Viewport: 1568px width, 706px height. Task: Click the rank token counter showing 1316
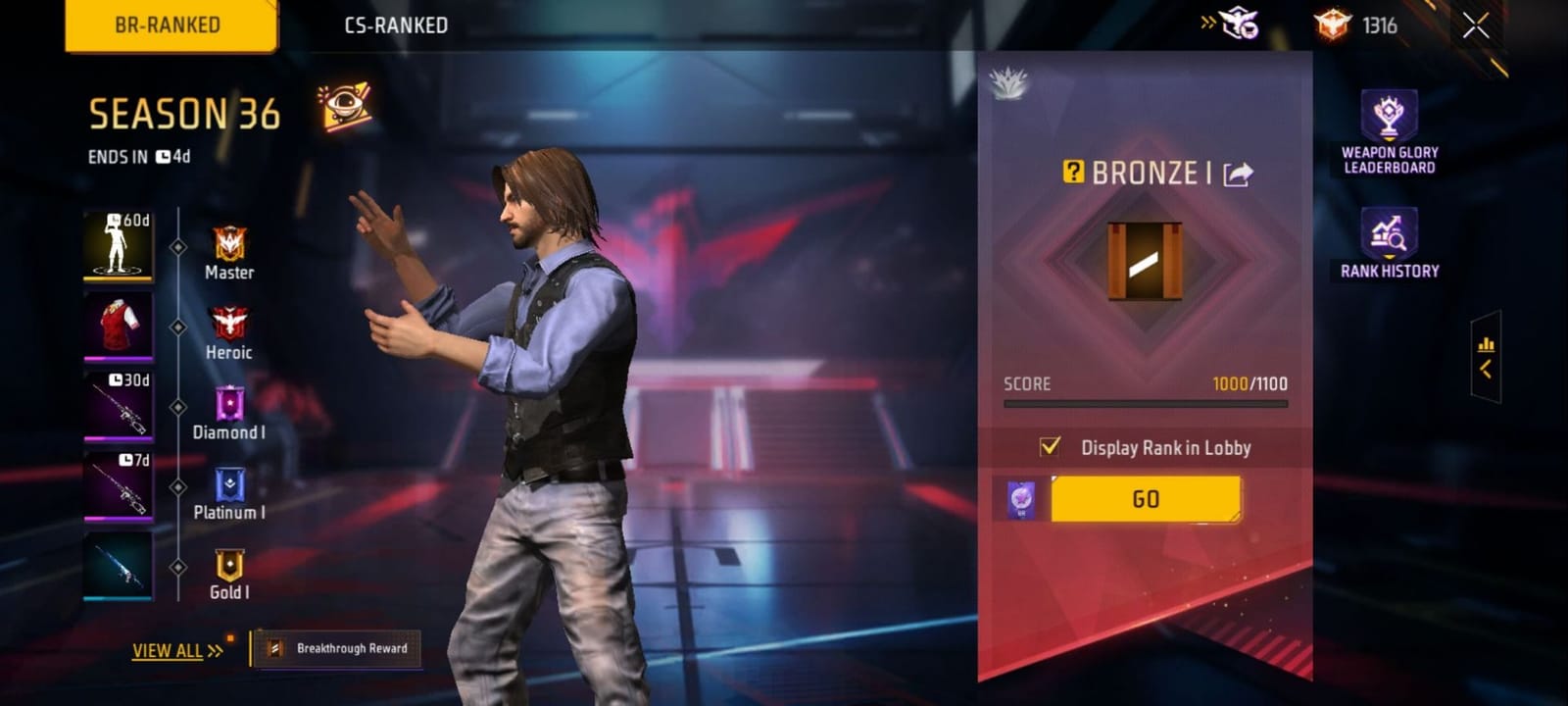1352,26
